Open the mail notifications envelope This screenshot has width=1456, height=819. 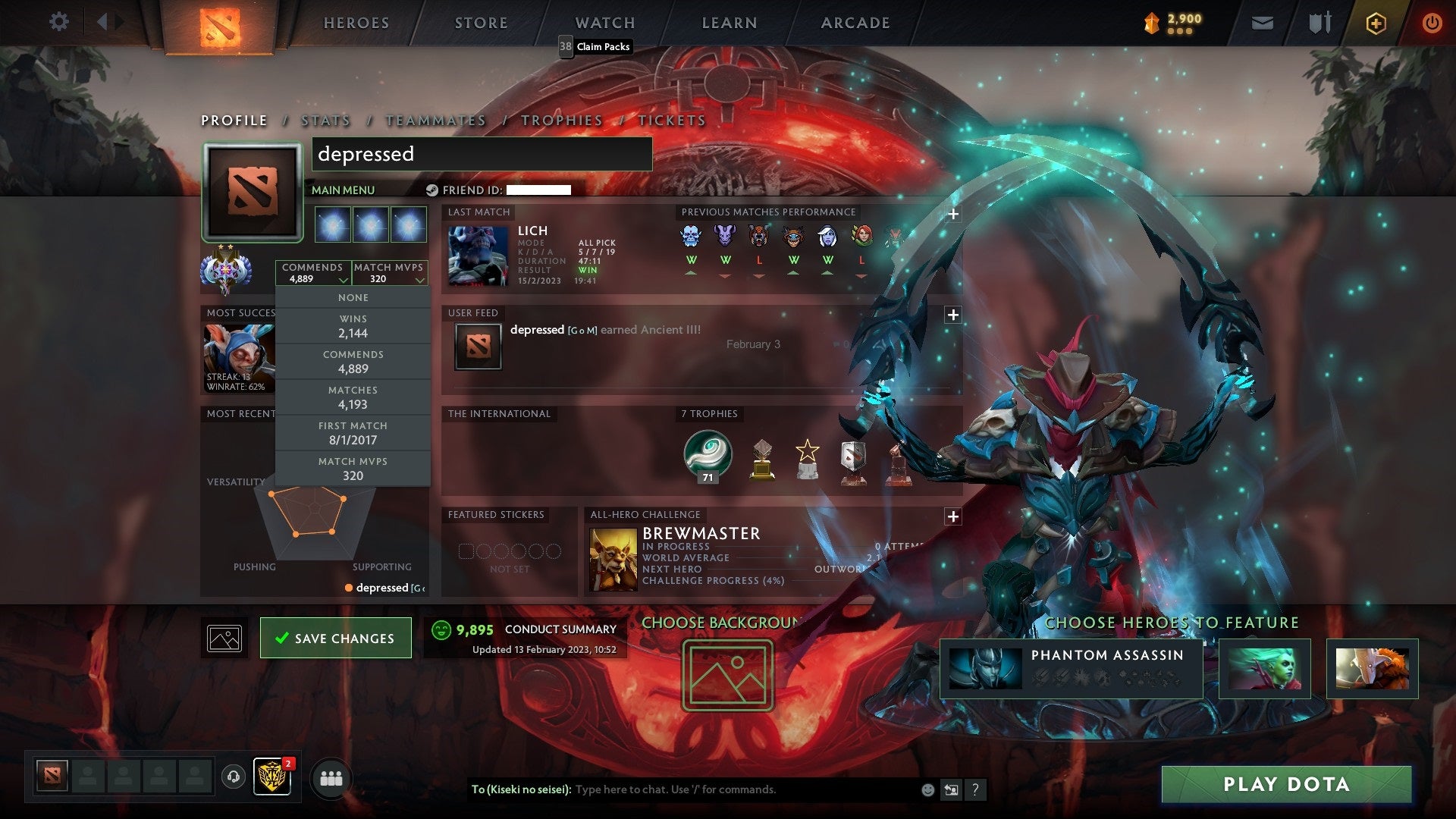point(1263,23)
